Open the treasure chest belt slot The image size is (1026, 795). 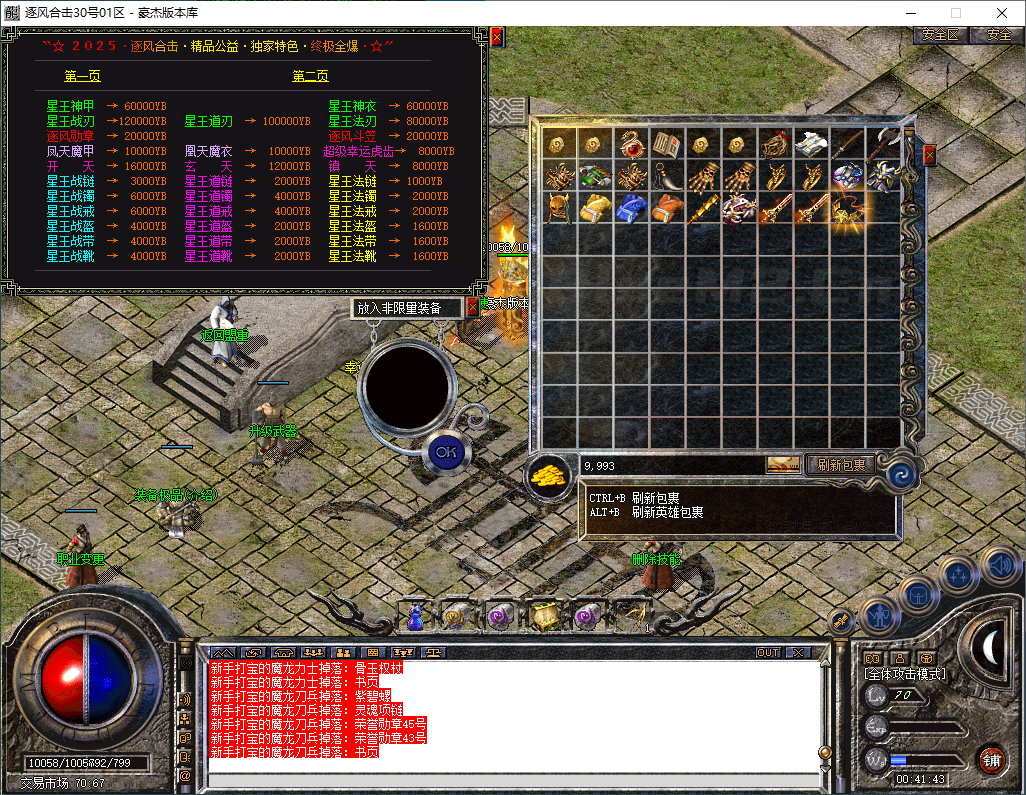543,617
